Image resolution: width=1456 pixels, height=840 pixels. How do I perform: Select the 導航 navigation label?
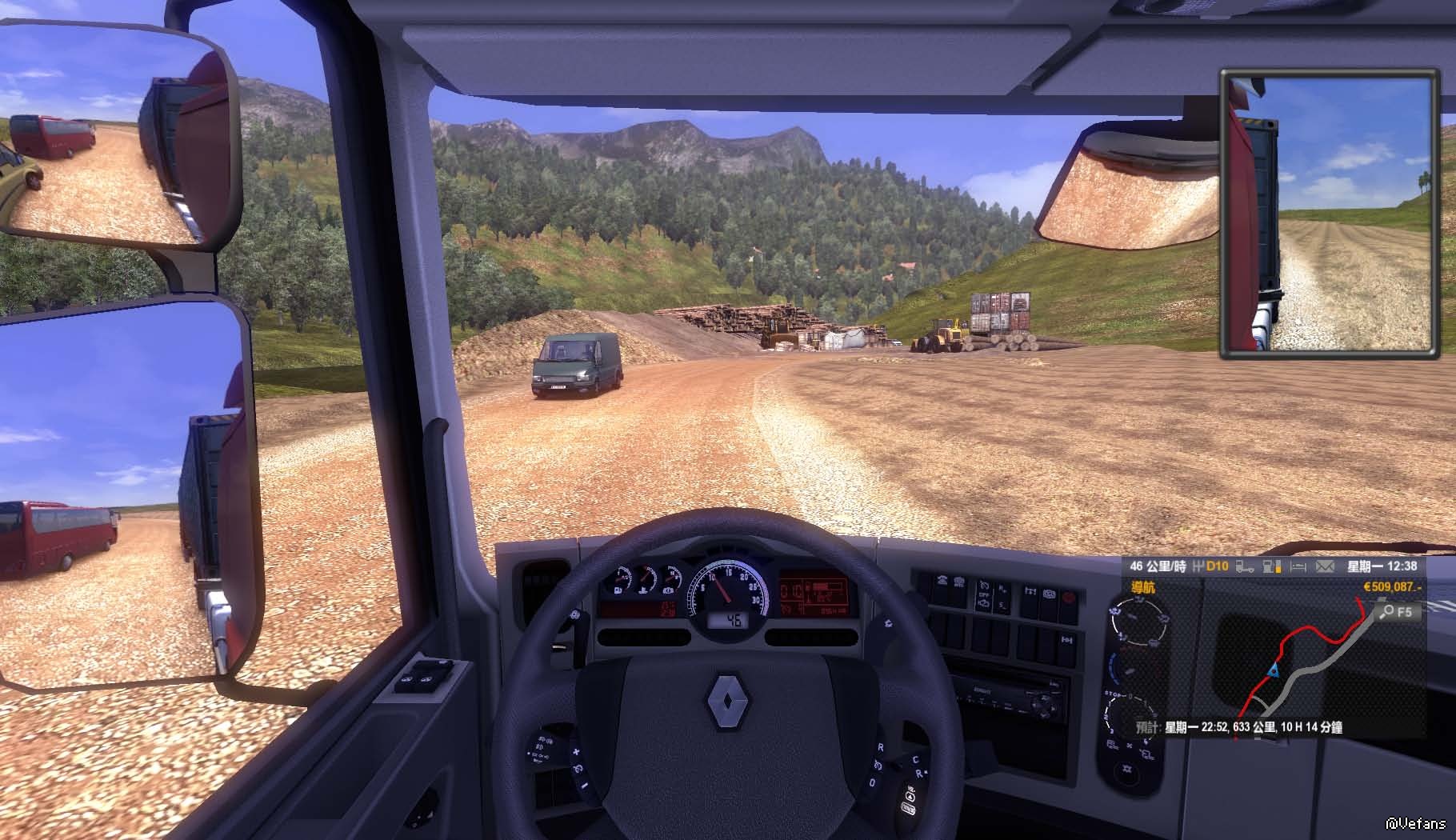coord(1142,587)
